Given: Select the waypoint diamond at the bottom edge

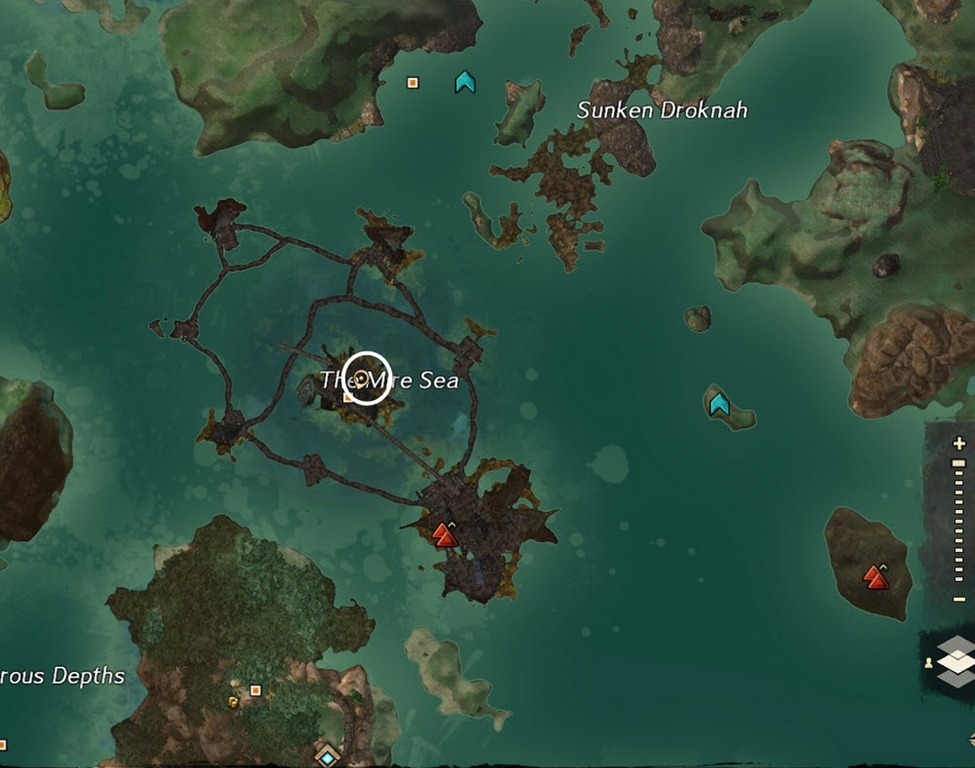Looking at the screenshot, I should [327, 757].
